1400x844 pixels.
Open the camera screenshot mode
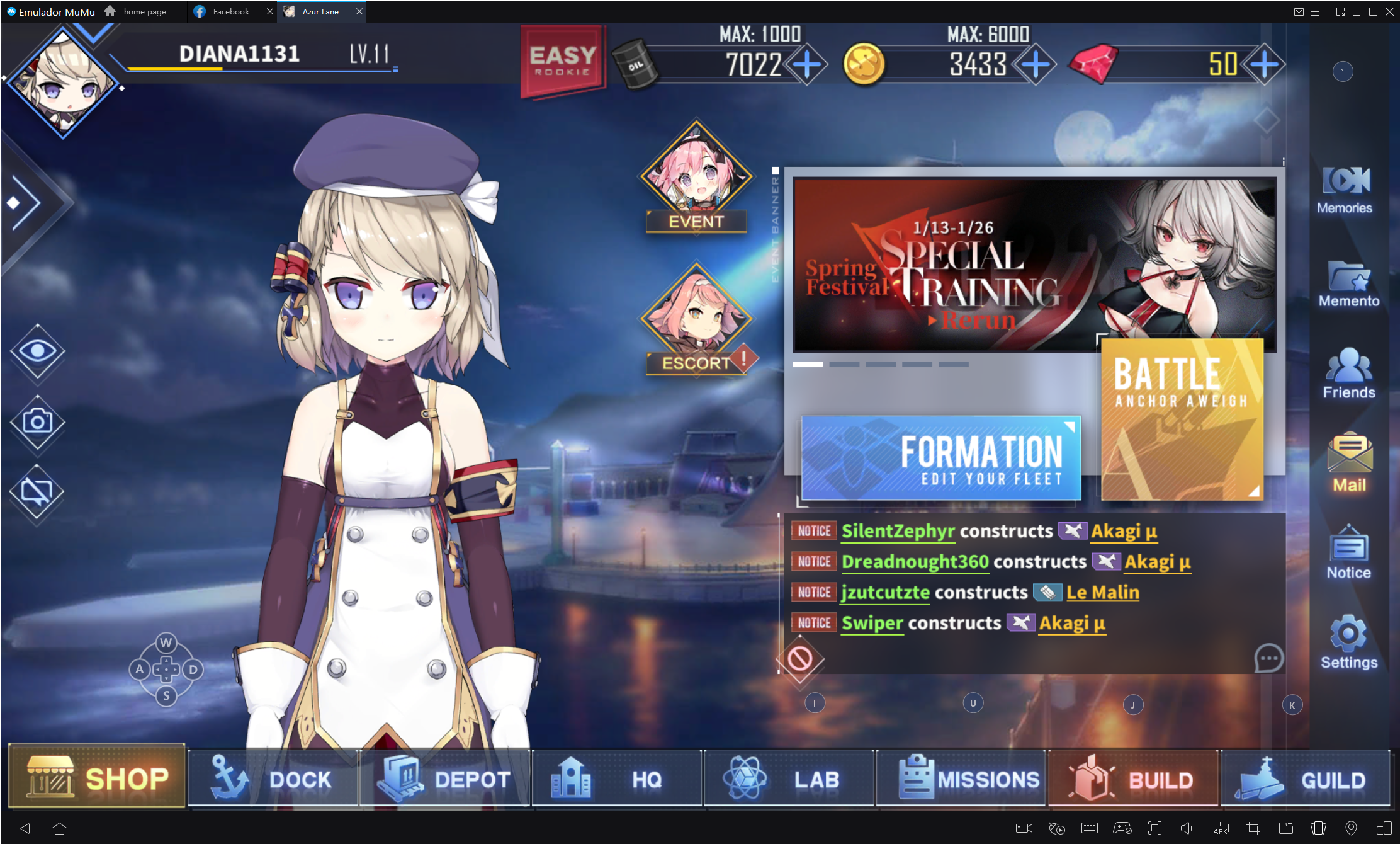(37, 421)
